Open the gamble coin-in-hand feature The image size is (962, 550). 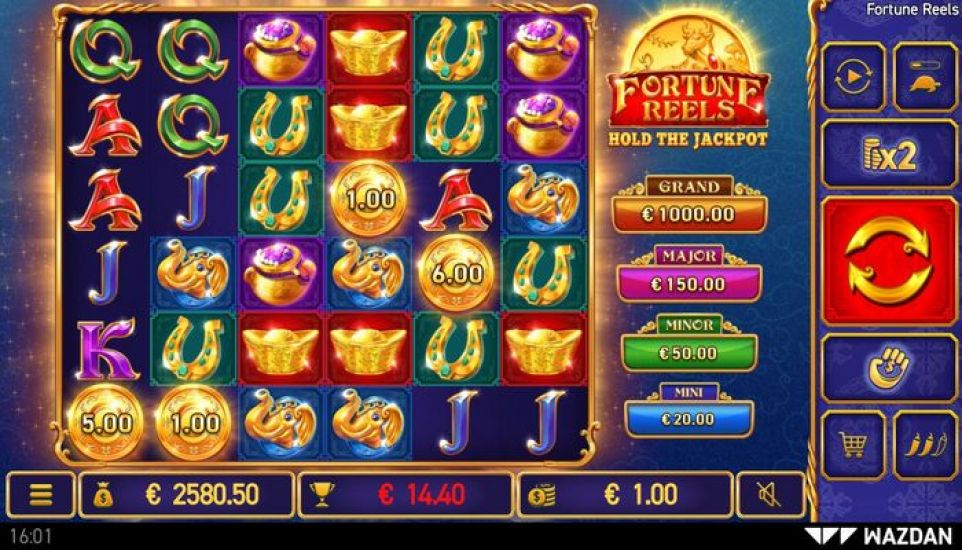[x=889, y=368]
